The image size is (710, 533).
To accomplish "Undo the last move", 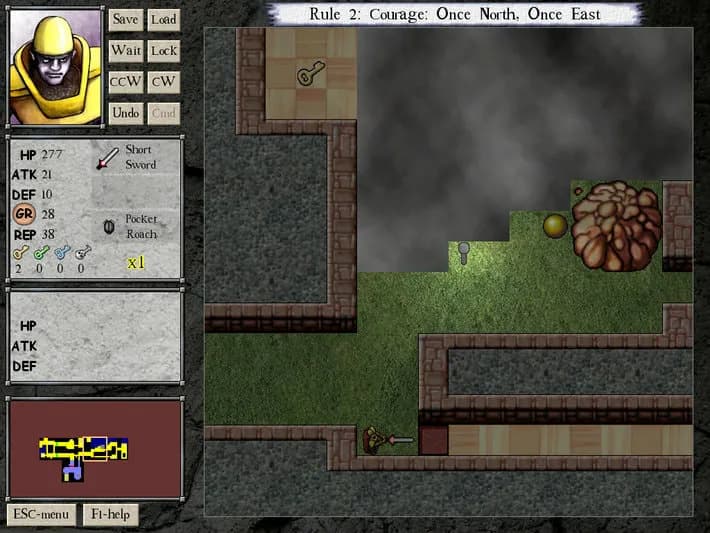I will coord(125,113).
